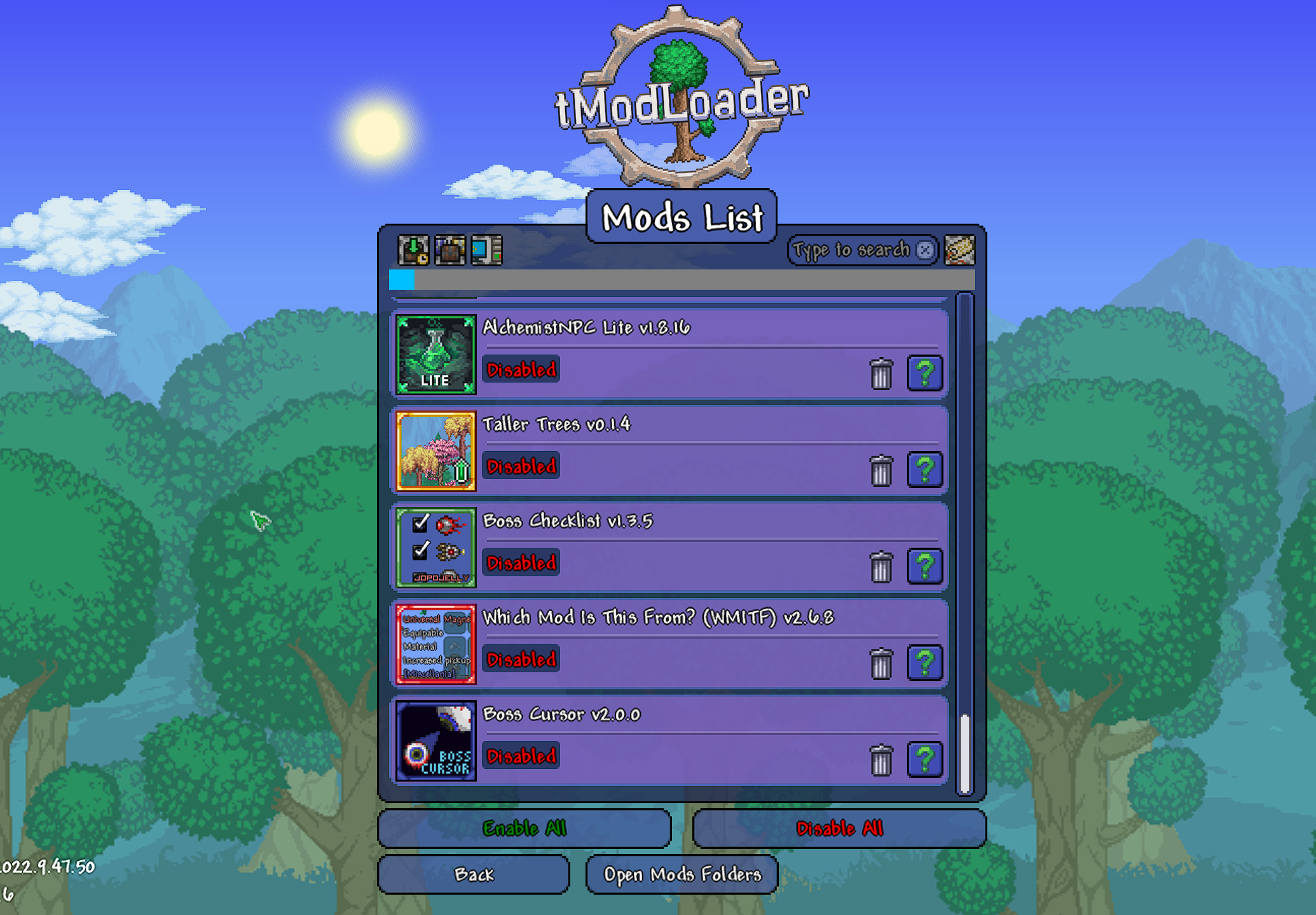1316x915 pixels.
Task: Click the green download arrow filter icon
Action: (x=413, y=250)
